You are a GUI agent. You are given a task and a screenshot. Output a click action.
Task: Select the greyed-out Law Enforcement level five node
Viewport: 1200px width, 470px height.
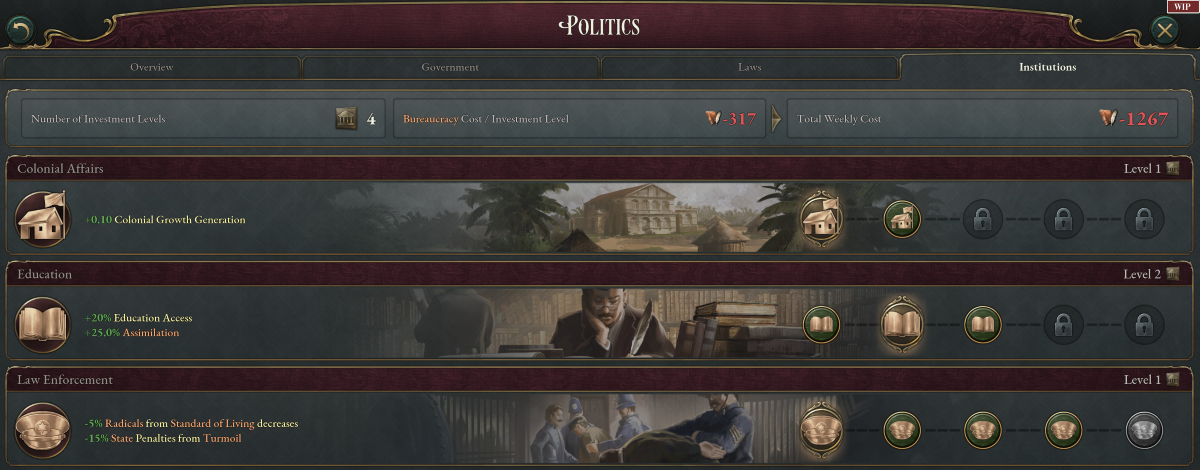point(1144,431)
